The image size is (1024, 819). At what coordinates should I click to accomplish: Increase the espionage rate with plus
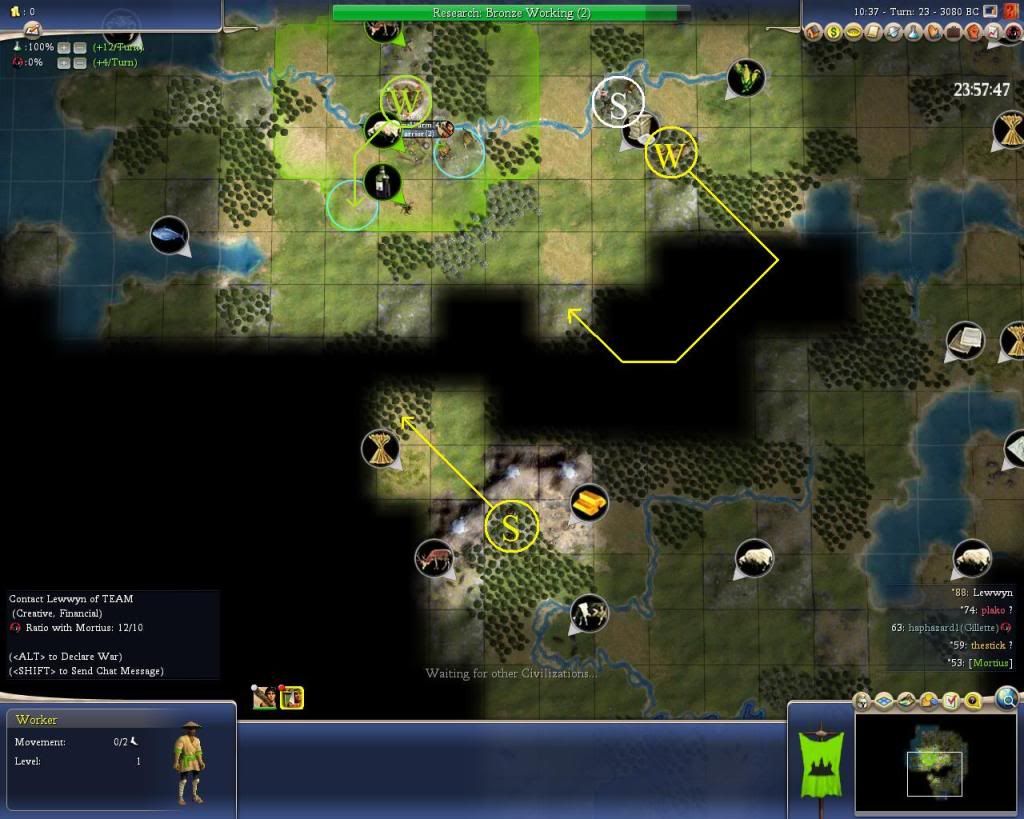(x=64, y=63)
